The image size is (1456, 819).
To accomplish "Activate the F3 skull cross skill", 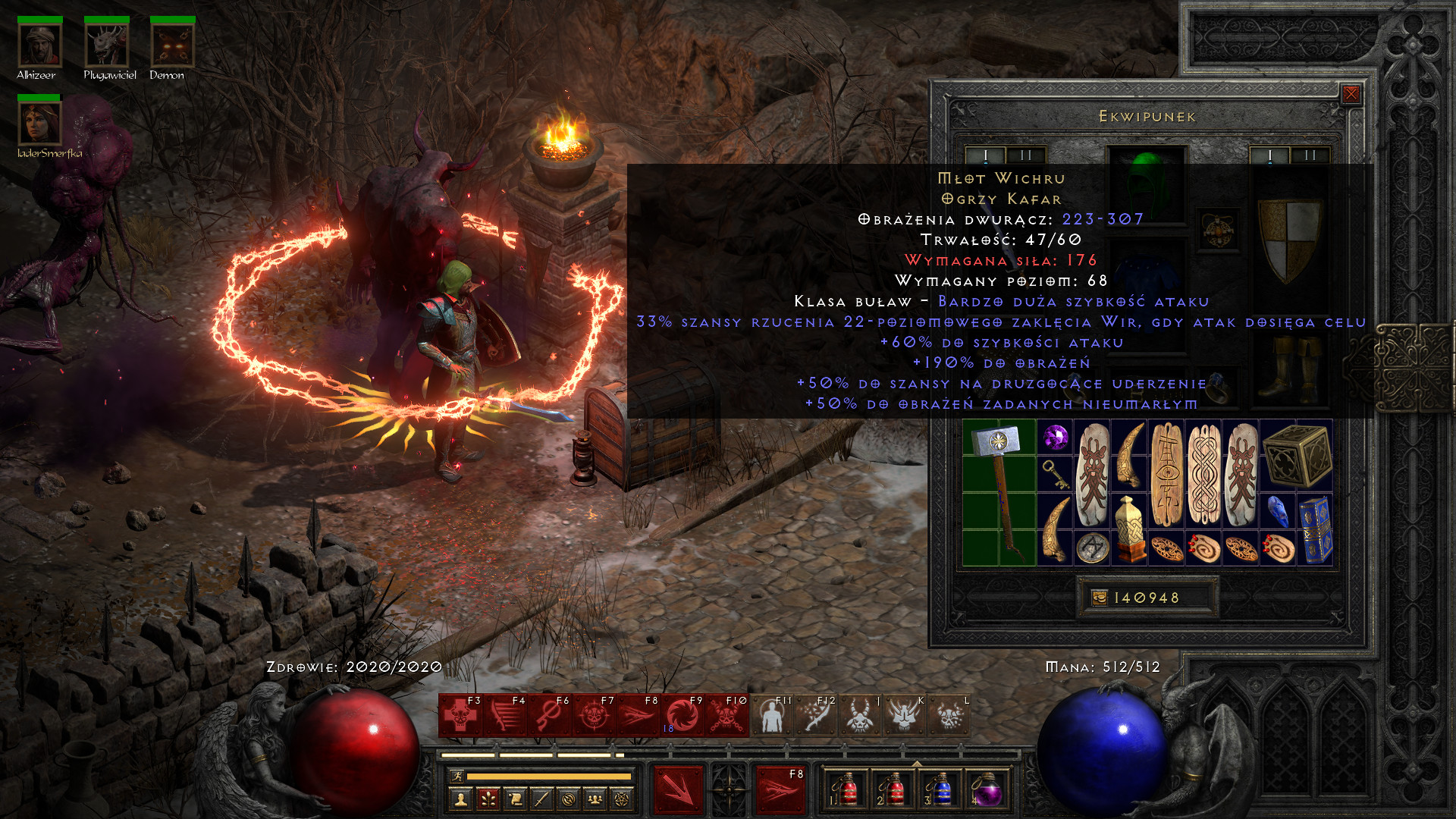I will (460, 716).
